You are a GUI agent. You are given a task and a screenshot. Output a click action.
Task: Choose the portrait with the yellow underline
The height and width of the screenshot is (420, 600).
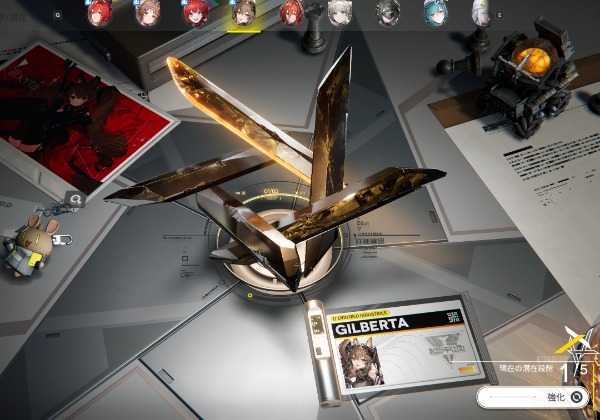242,13
